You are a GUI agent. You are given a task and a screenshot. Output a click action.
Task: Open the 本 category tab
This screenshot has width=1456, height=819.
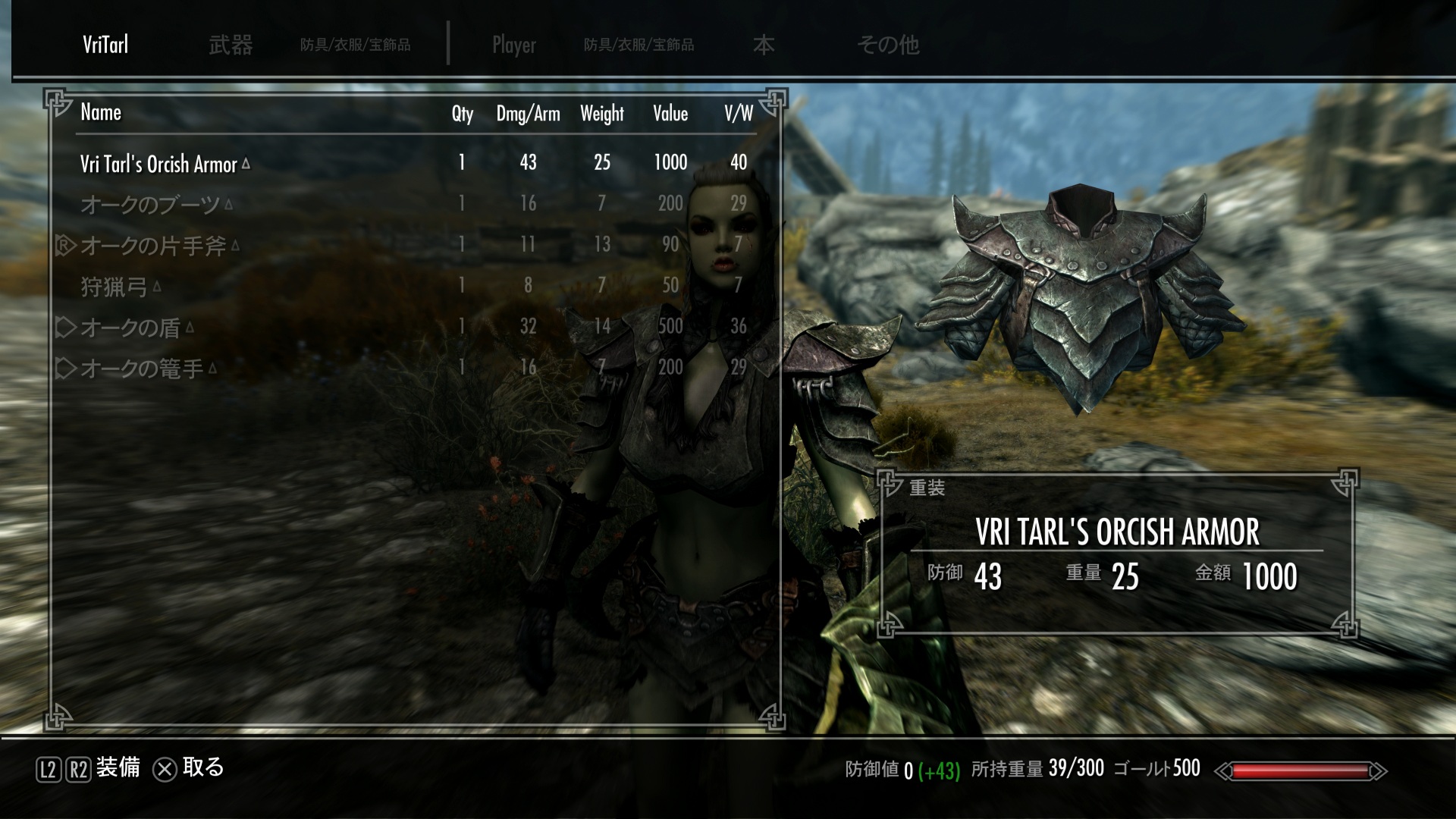point(763,45)
